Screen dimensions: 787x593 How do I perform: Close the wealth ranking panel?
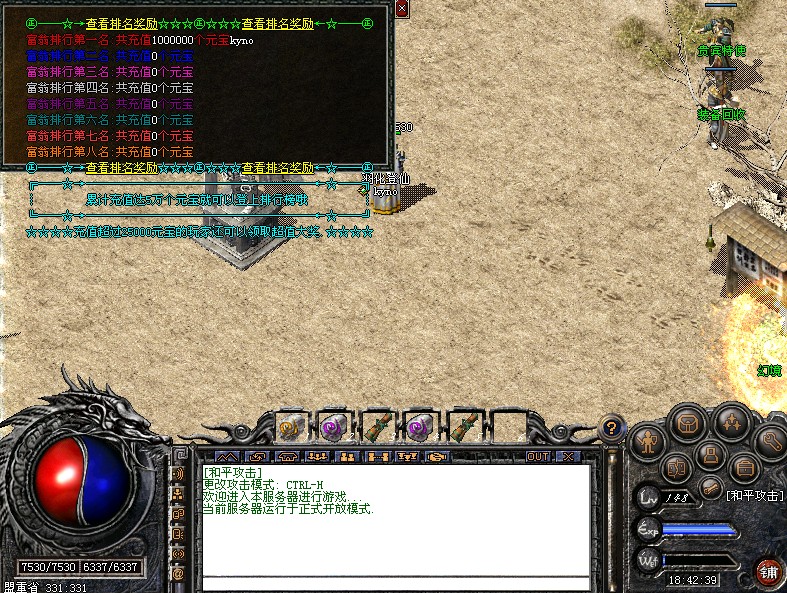click(x=401, y=9)
